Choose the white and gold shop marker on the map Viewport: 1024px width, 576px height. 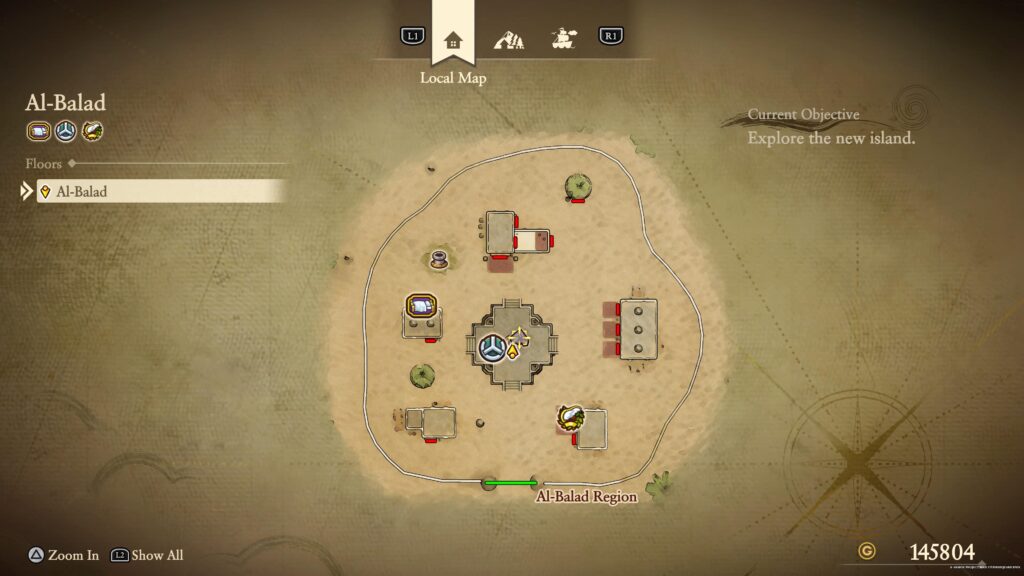[571, 418]
